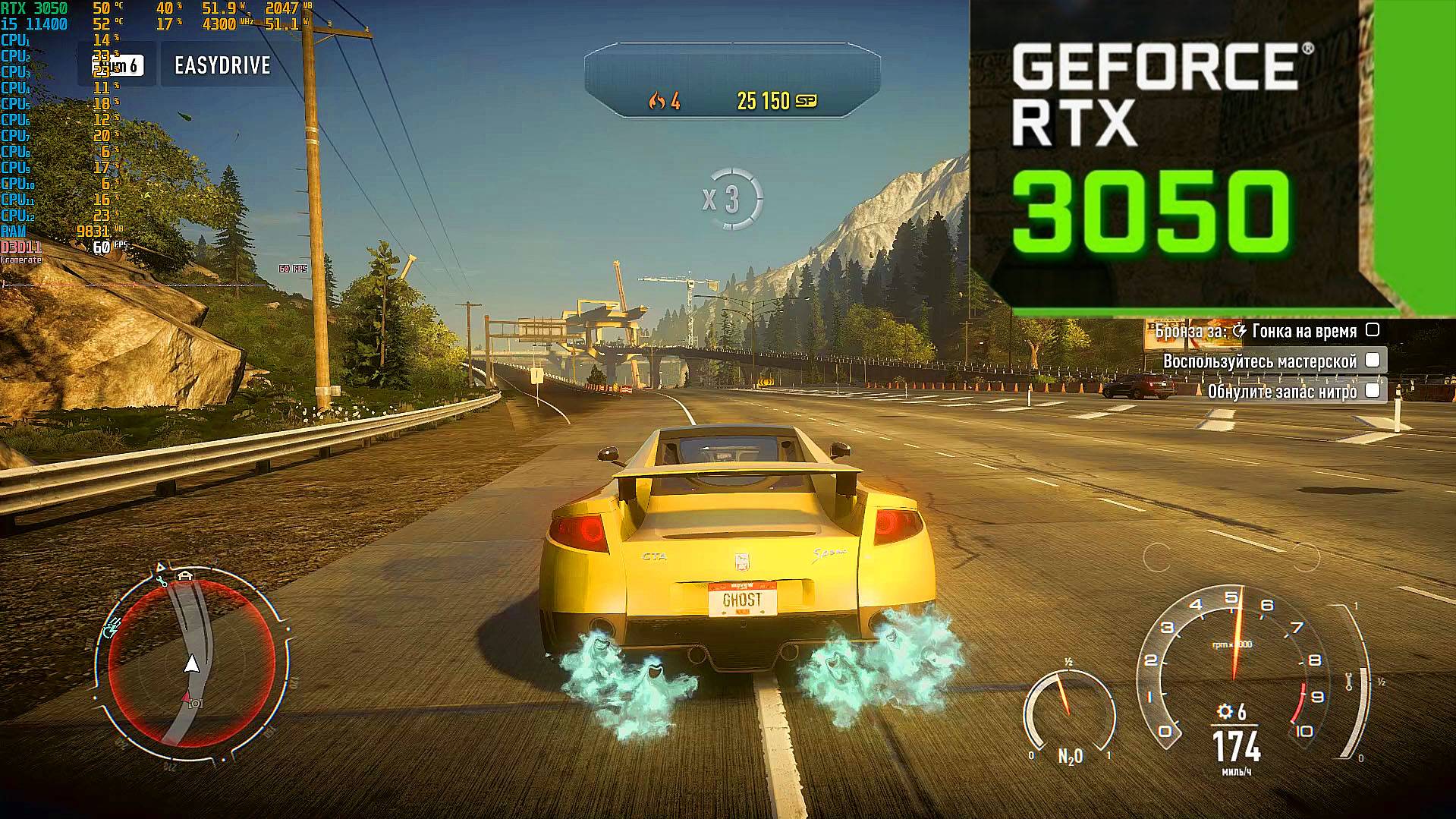The image size is (1456, 819).
Task: Click the stopwatch time trial marker on minimap
Action: click(112, 627)
